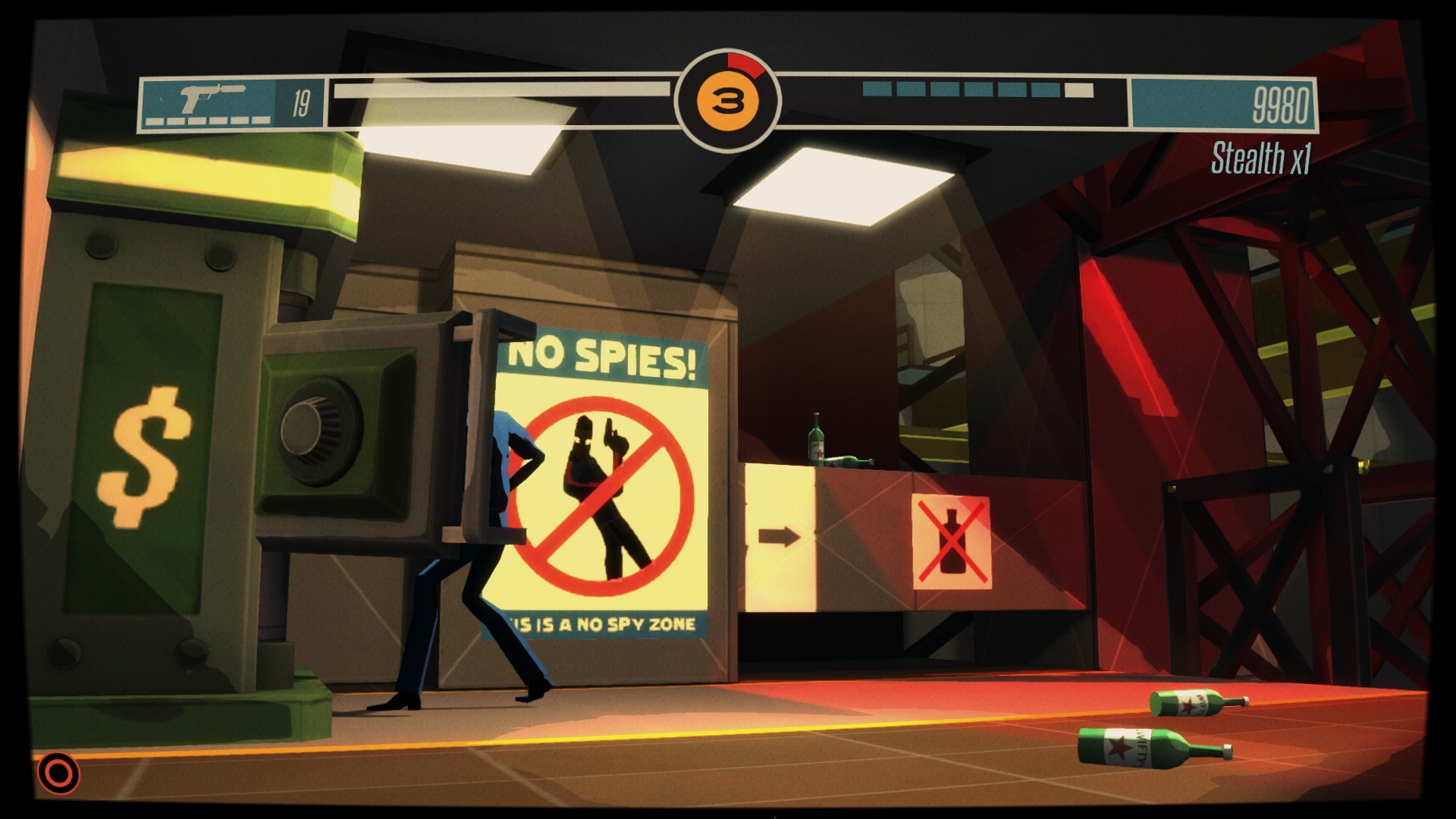Screen dimensions: 1456x819
Task: Expand the red crisis meter around the timer
Action: point(743,64)
